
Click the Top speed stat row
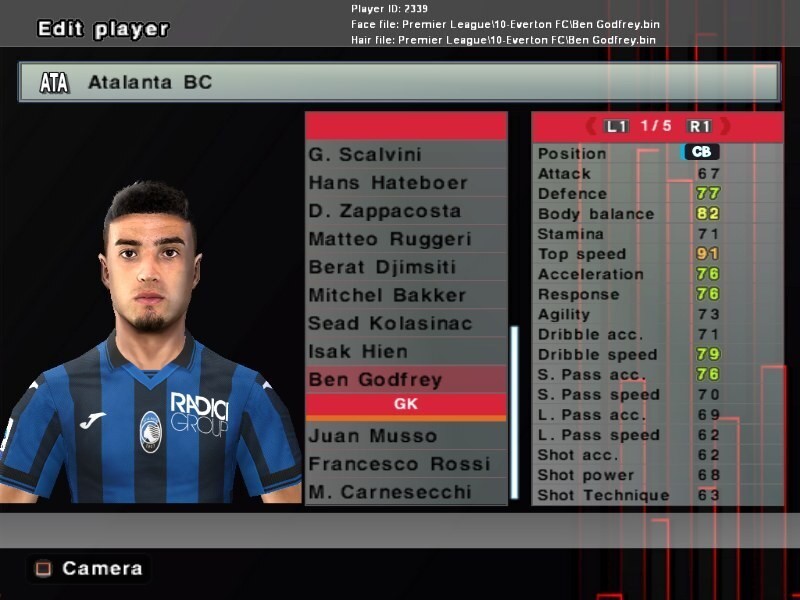click(x=656, y=254)
